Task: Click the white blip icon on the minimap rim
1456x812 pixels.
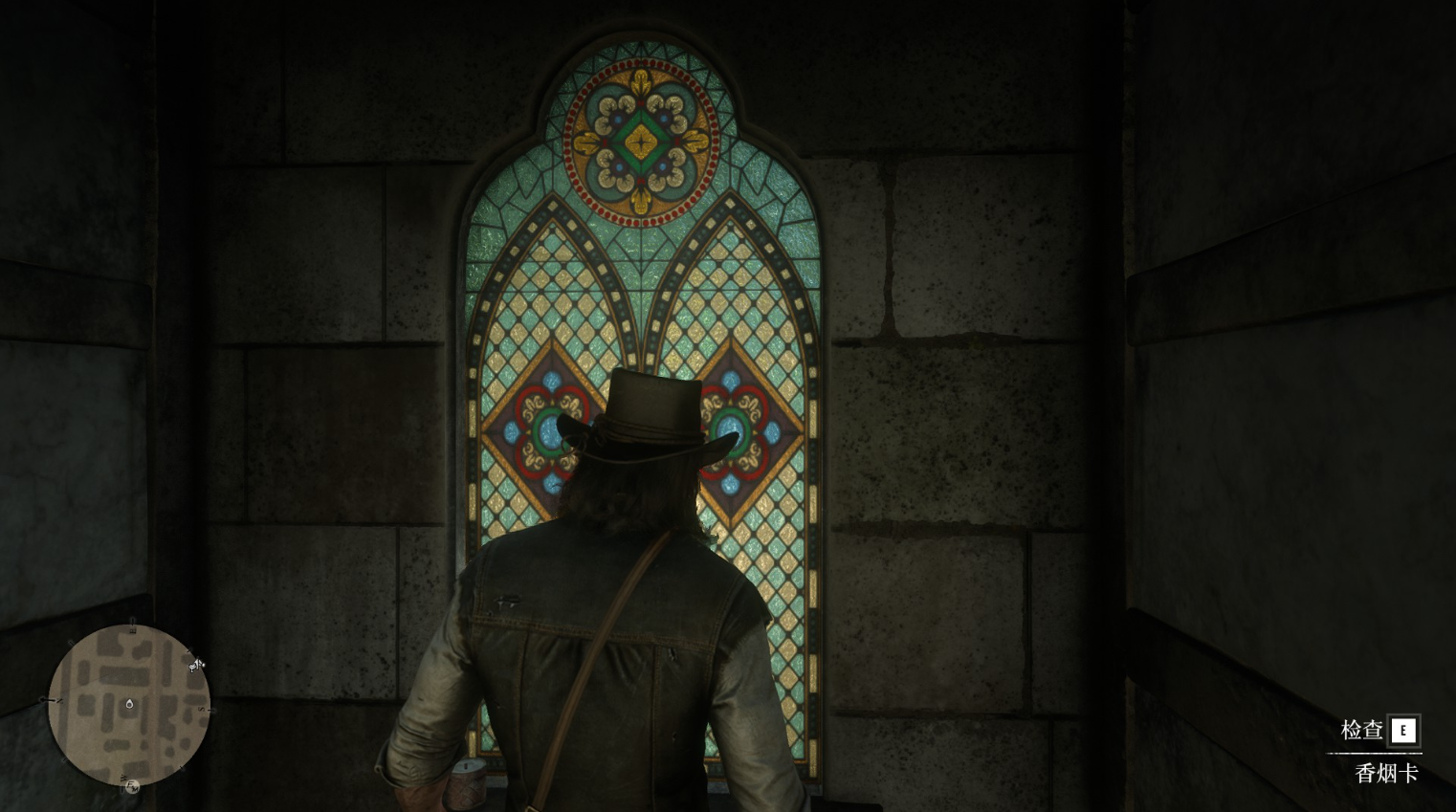Action: [x=197, y=664]
